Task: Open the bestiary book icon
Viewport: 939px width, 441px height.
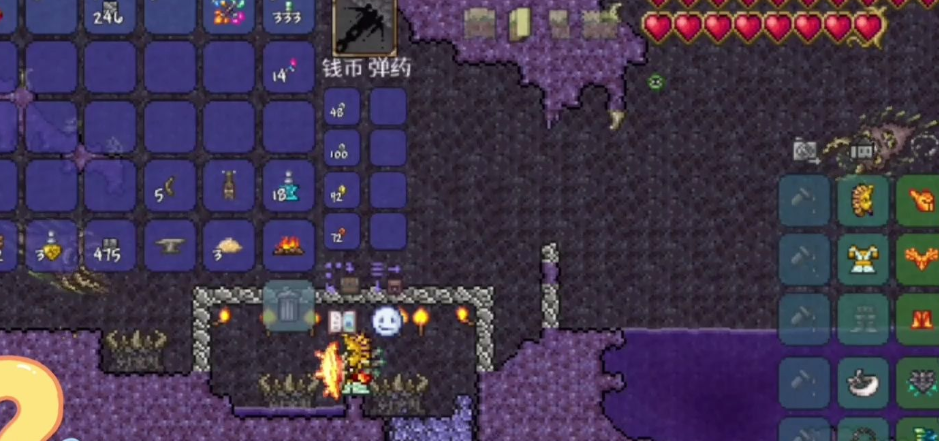Action: 342,321
